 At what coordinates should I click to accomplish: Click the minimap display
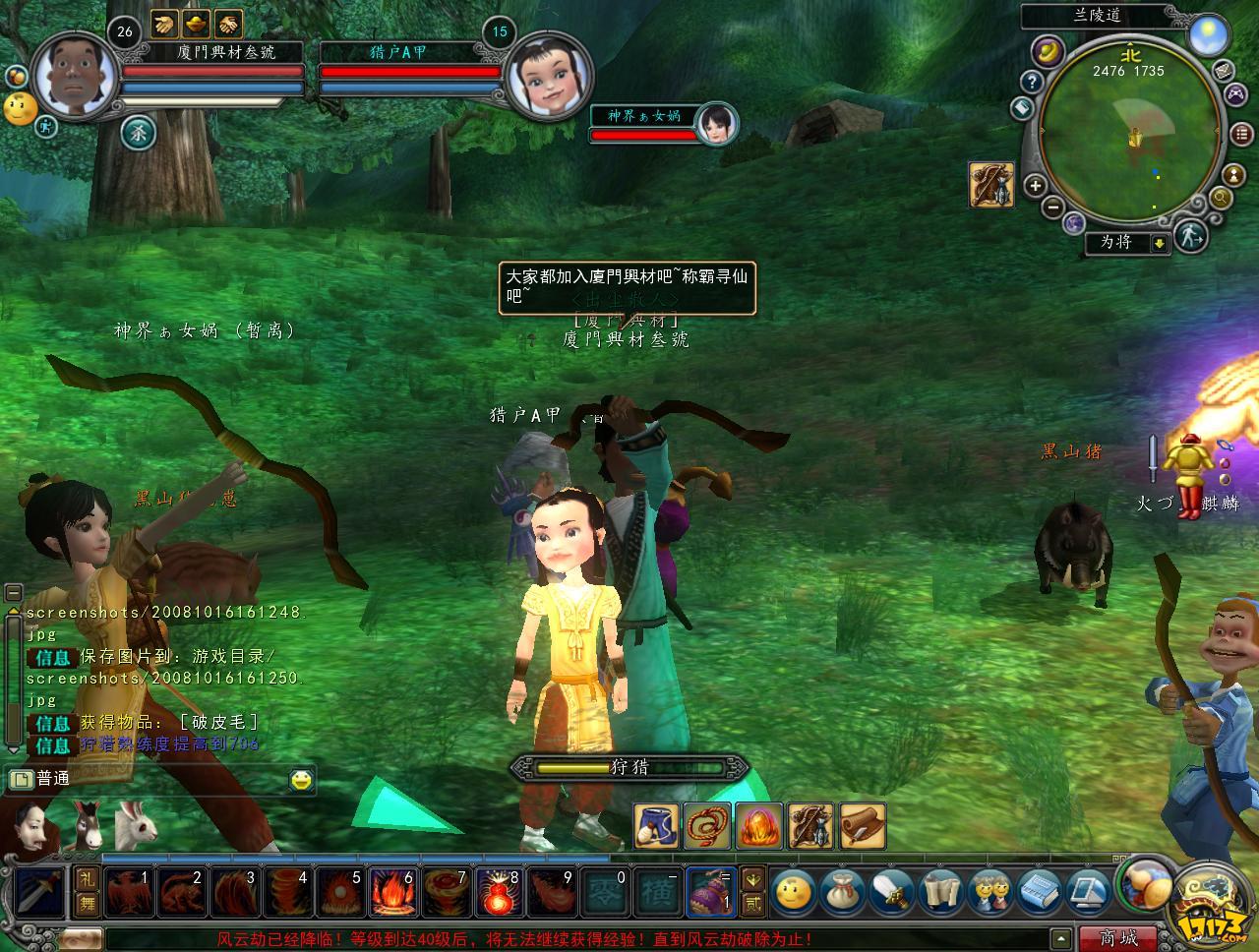pos(1130,138)
